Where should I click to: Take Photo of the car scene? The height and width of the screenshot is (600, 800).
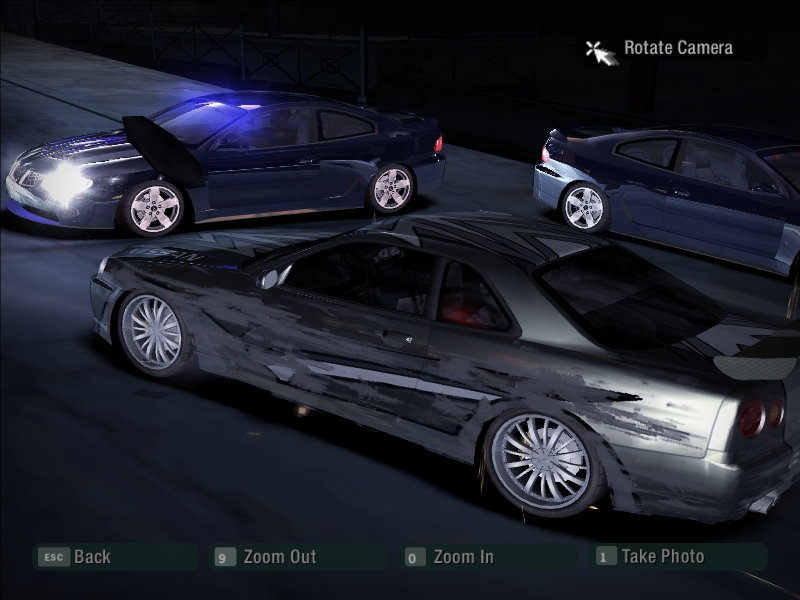[662, 556]
